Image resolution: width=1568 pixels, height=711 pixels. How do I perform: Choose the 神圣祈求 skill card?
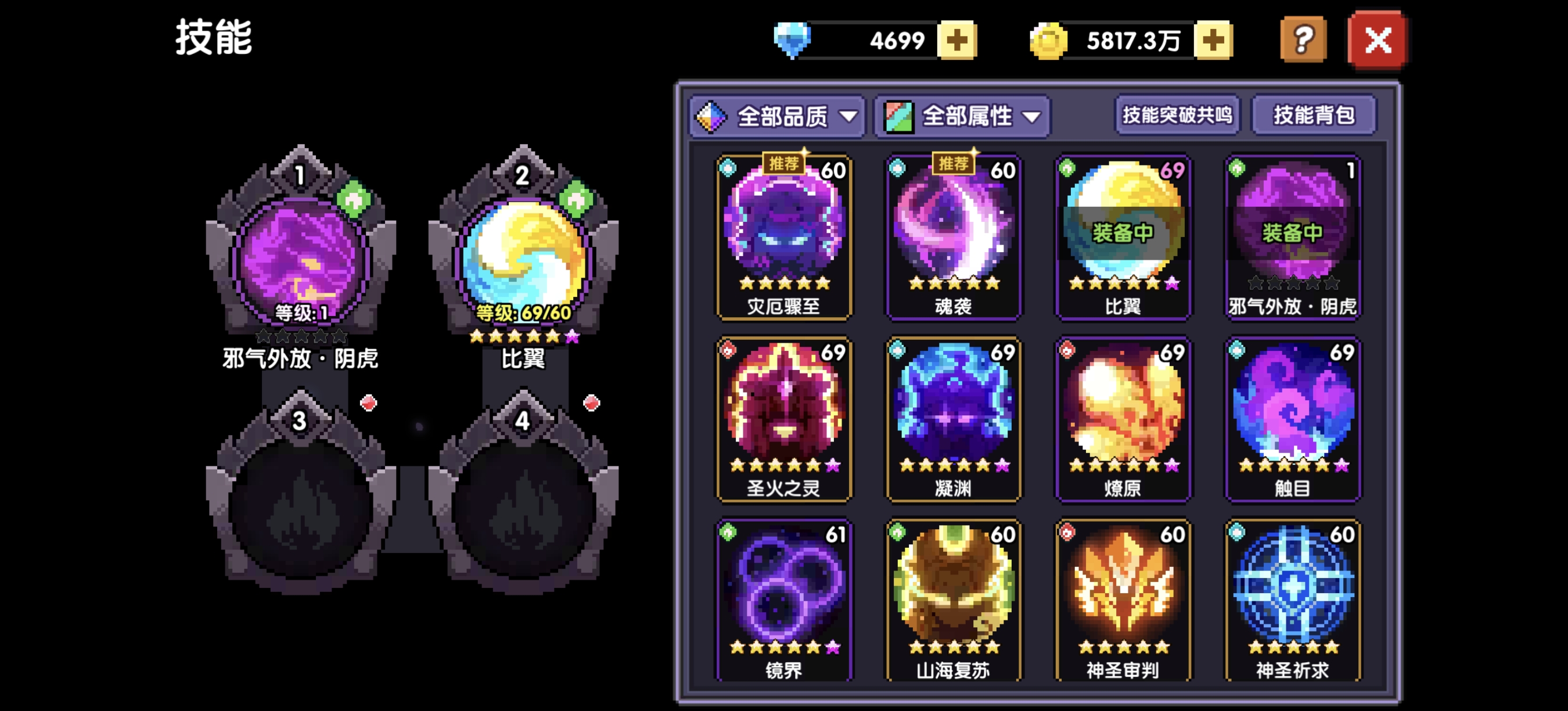1293,599
